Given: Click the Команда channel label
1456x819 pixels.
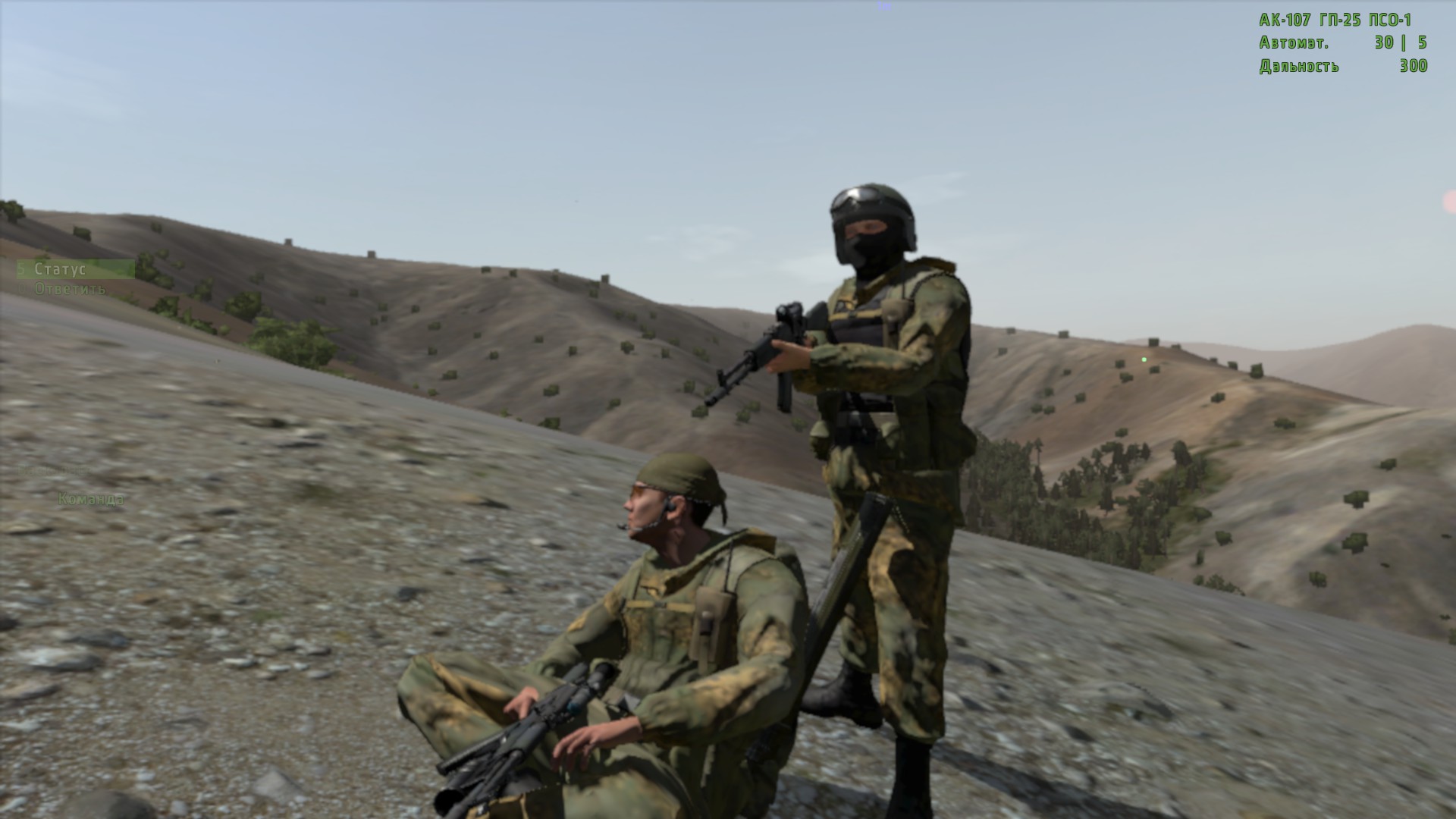Looking at the screenshot, I should (x=90, y=498).
